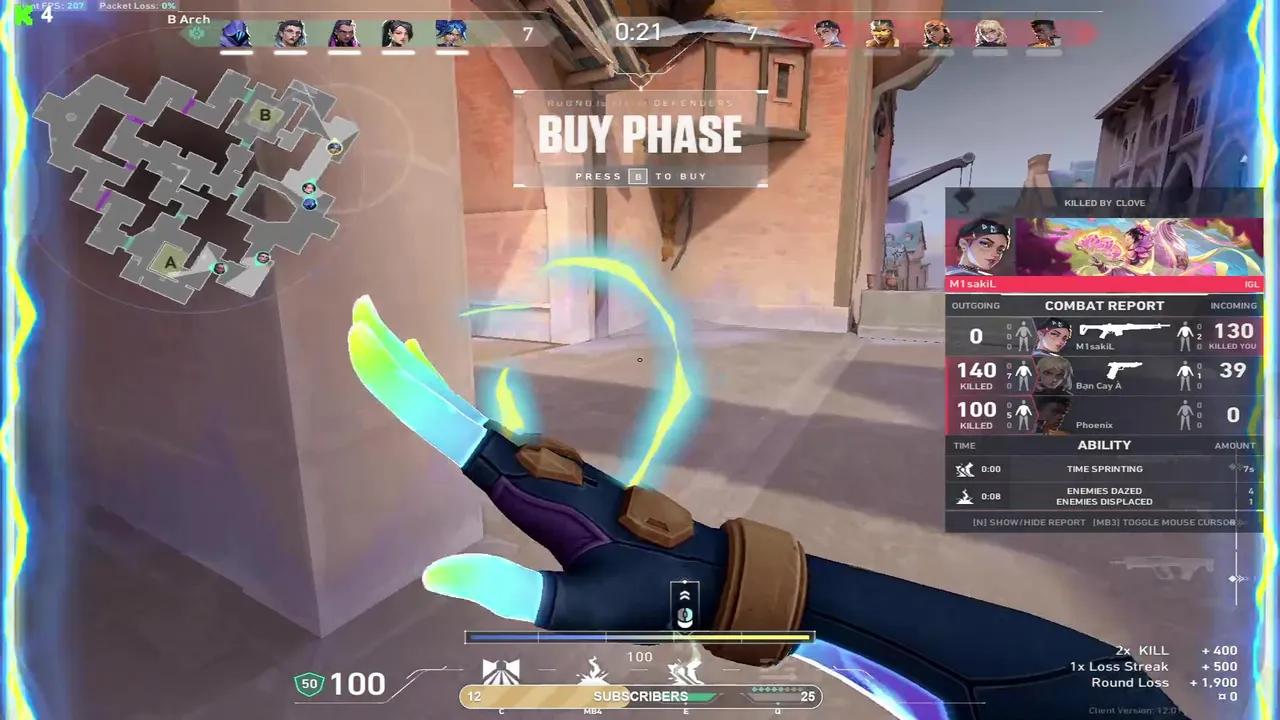Click the Time Sprinting icon in the ability report
The image size is (1280, 720).
click(964, 469)
